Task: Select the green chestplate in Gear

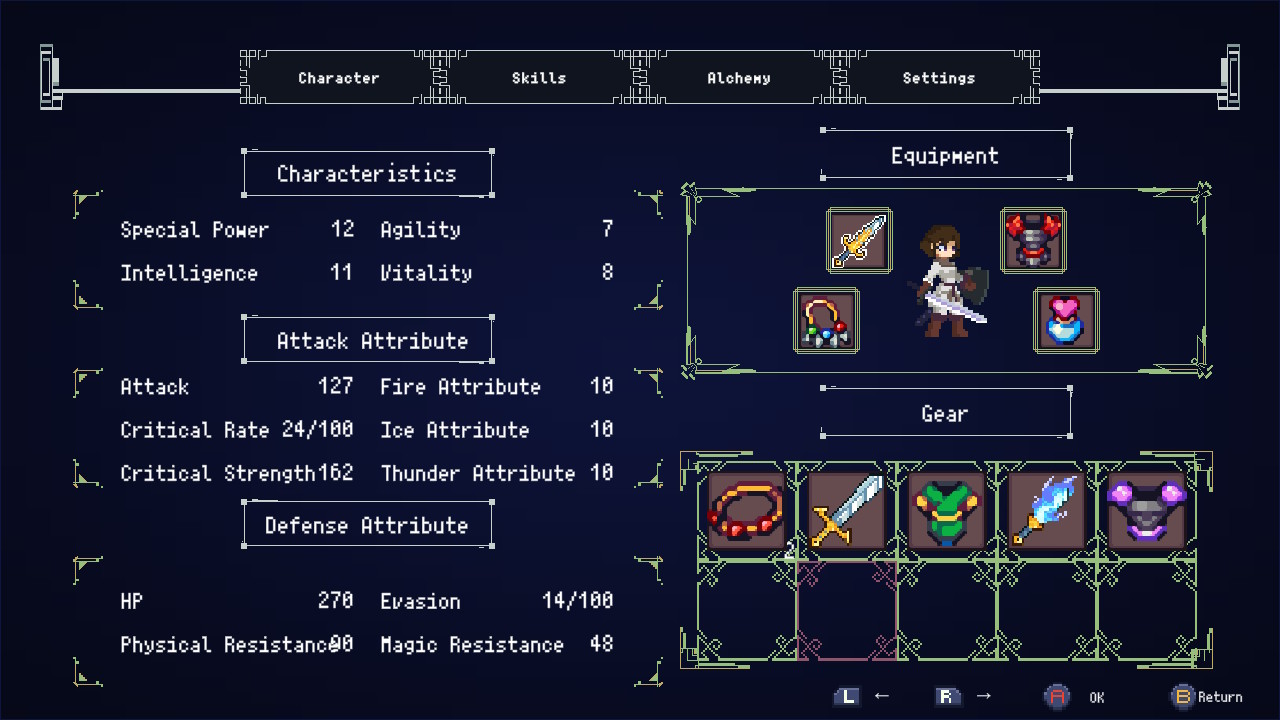Action: tap(946, 510)
